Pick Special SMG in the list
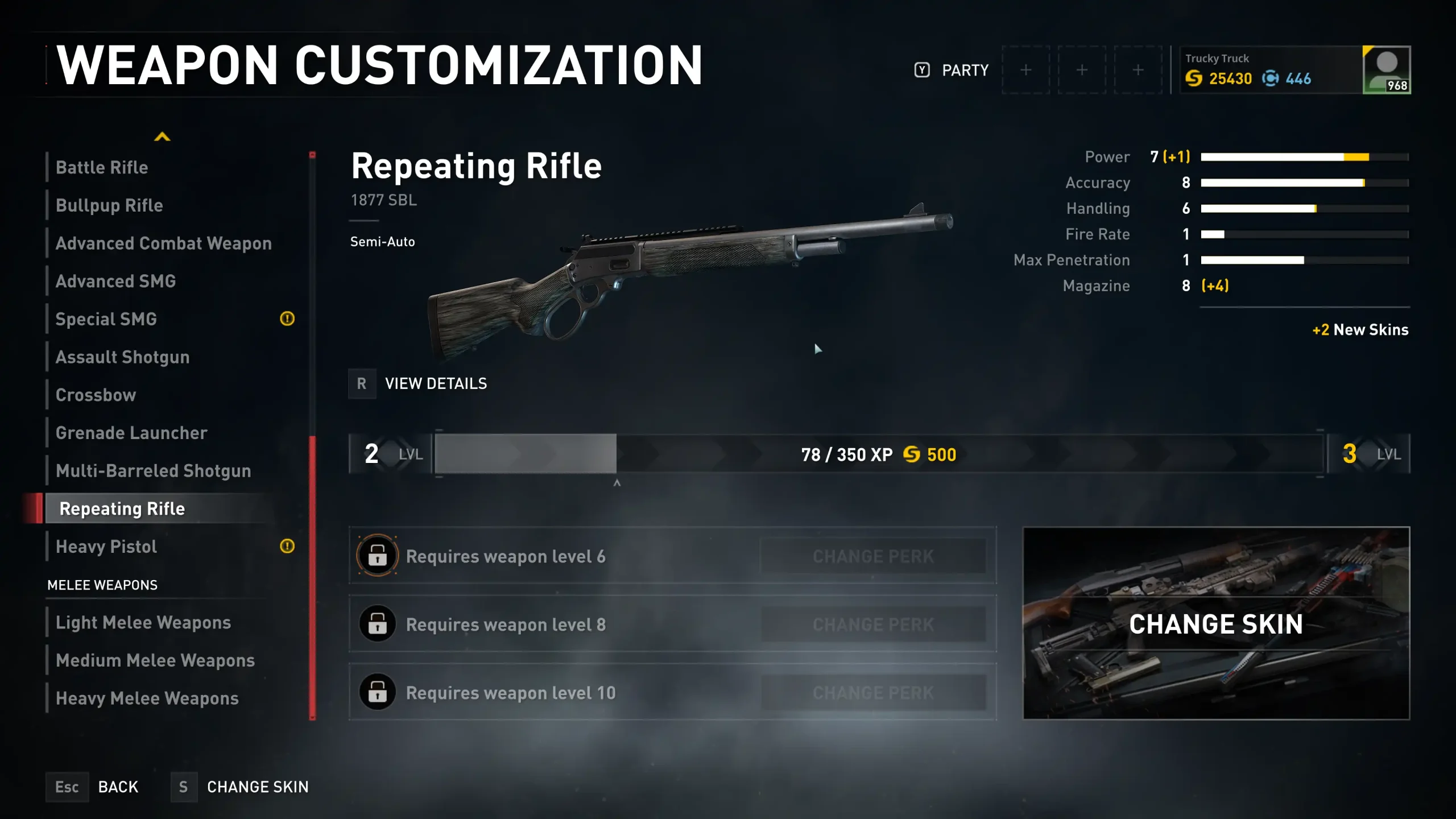 (106, 320)
